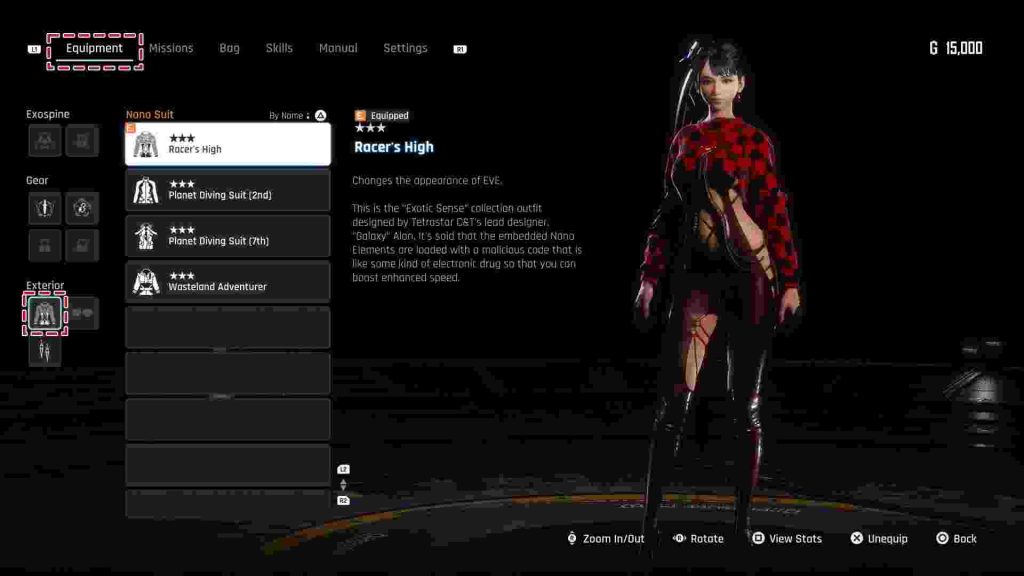Click the Back option
The height and width of the screenshot is (576, 1024).
click(x=956, y=539)
